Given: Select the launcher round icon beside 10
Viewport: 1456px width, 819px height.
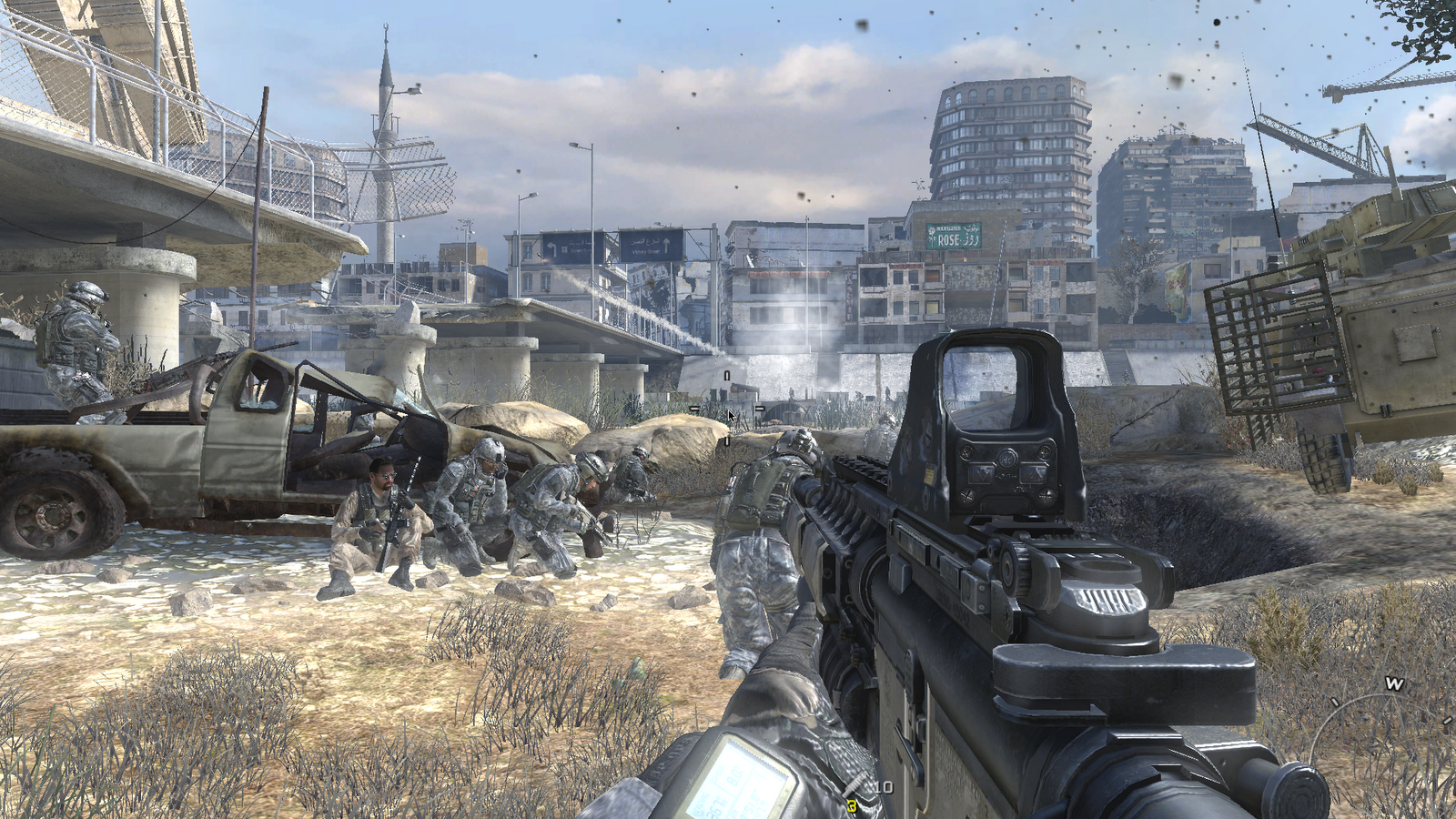Looking at the screenshot, I should (856, 788).
